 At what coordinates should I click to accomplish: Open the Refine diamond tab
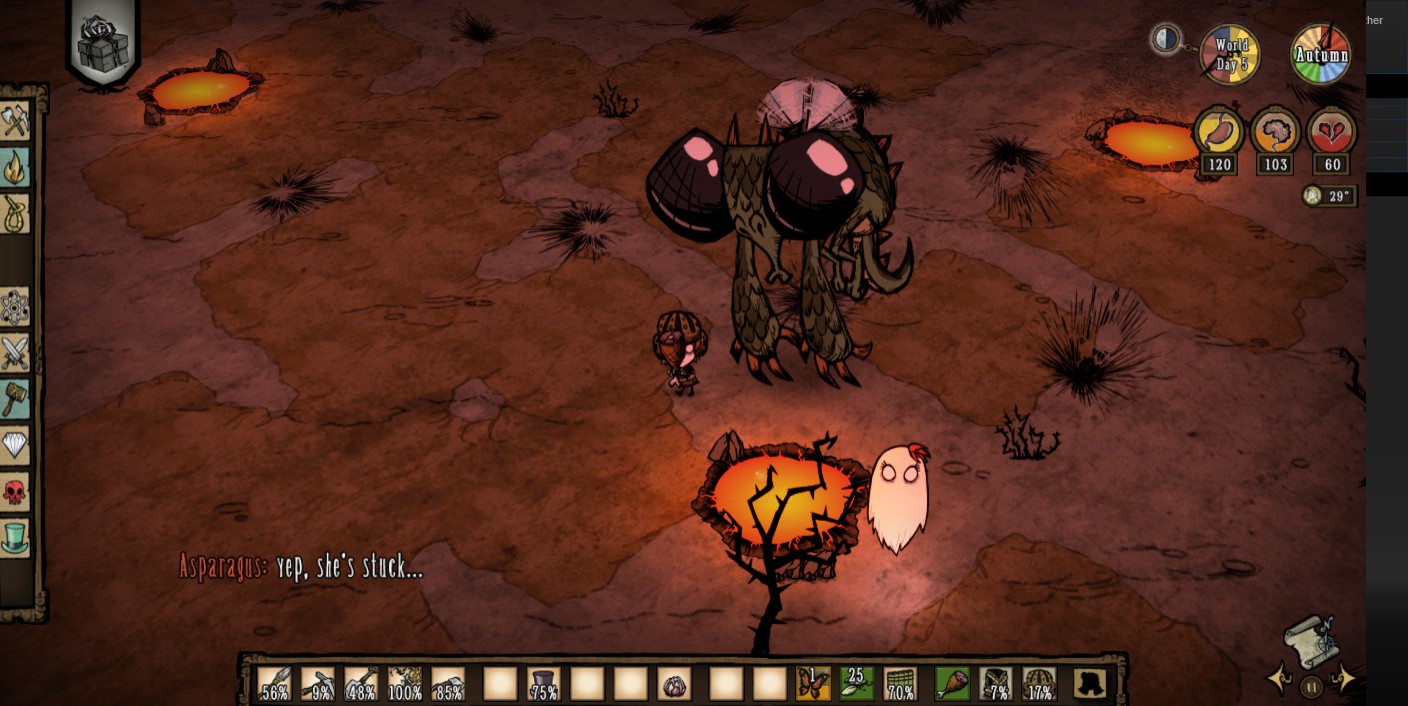coord(15,444)
